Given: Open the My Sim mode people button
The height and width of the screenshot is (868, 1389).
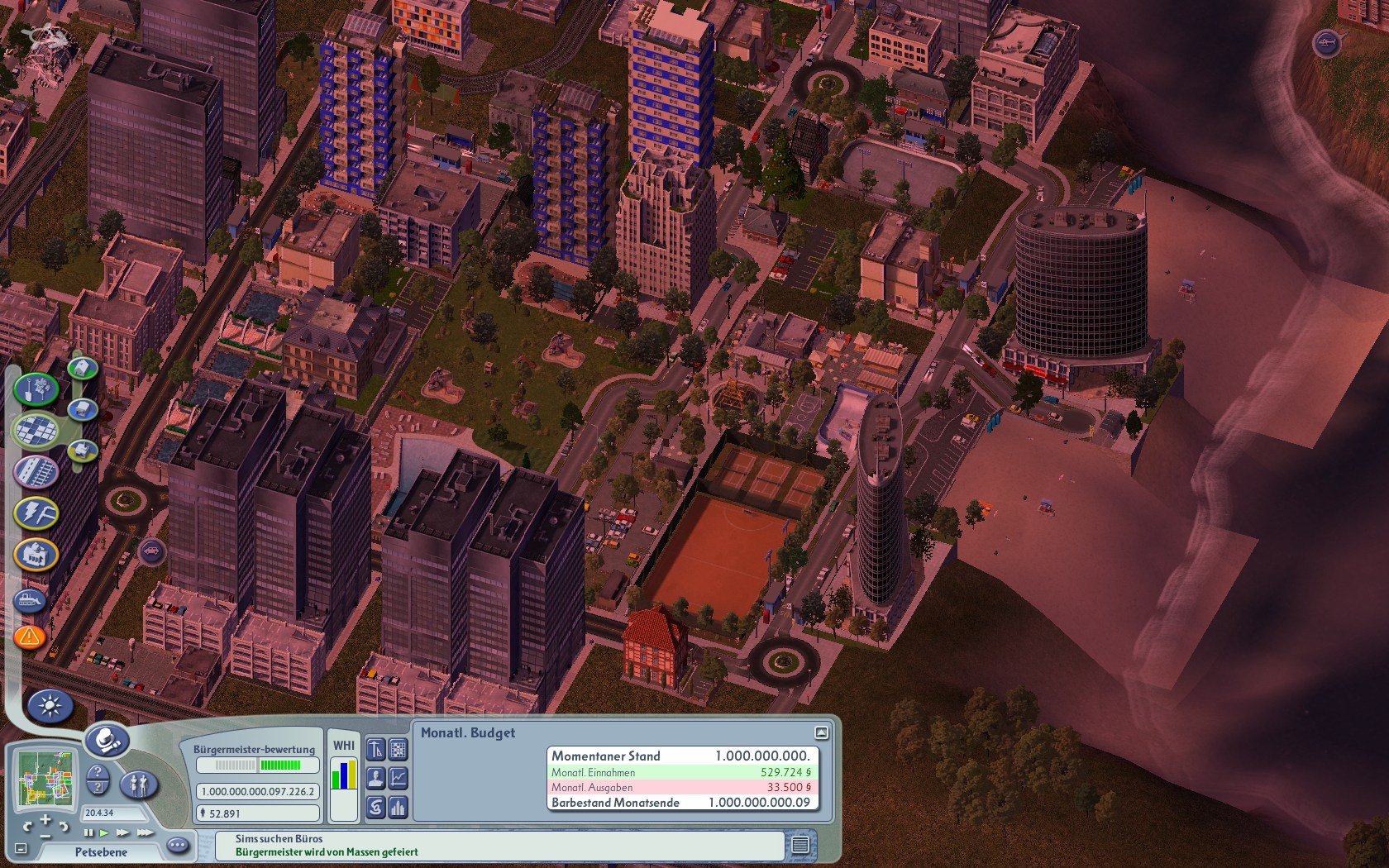Looking at the screenshot, I should click(x=139, y=784).
